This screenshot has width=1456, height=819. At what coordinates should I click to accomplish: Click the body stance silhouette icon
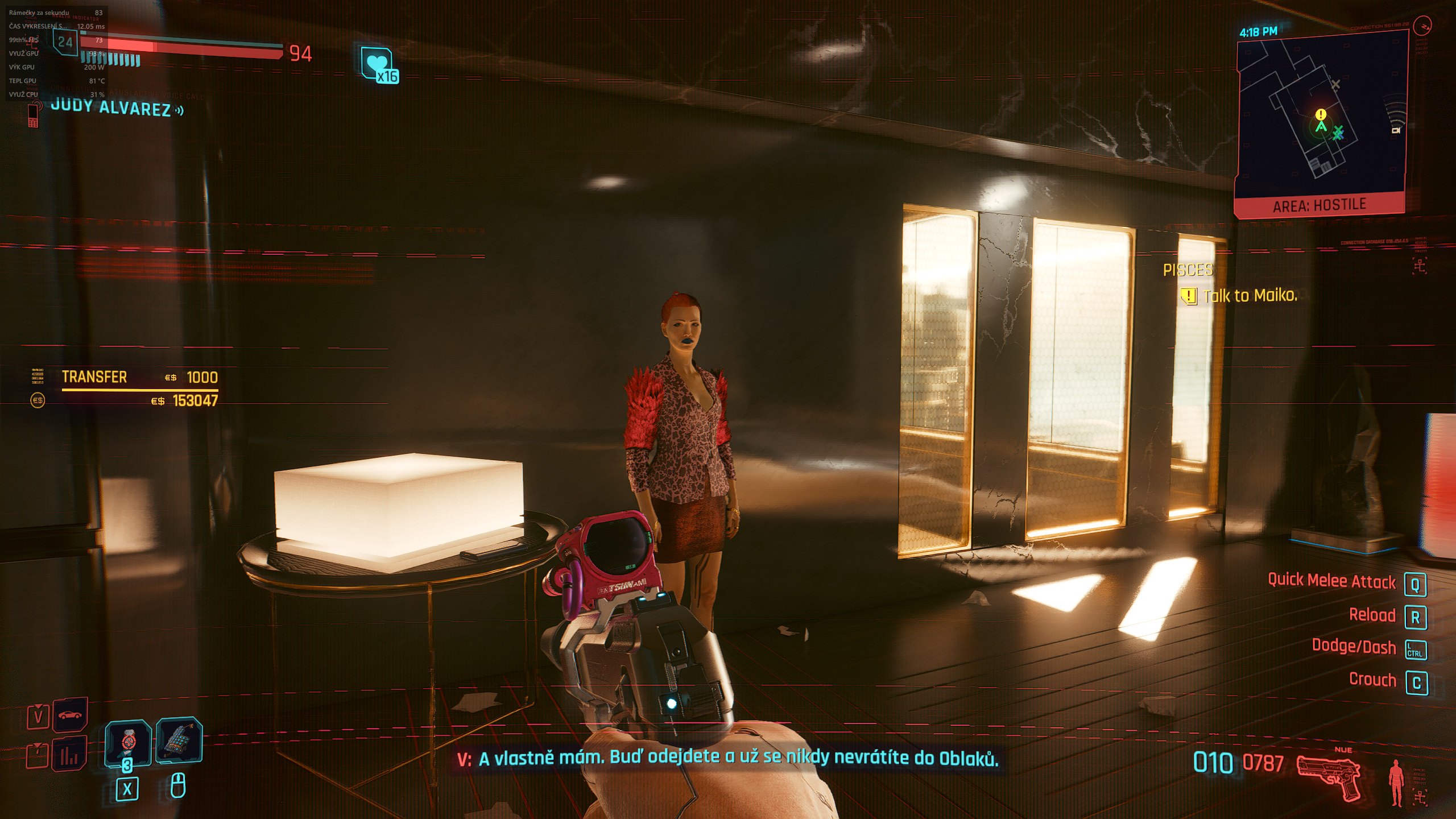click(x=1396, y=782)
